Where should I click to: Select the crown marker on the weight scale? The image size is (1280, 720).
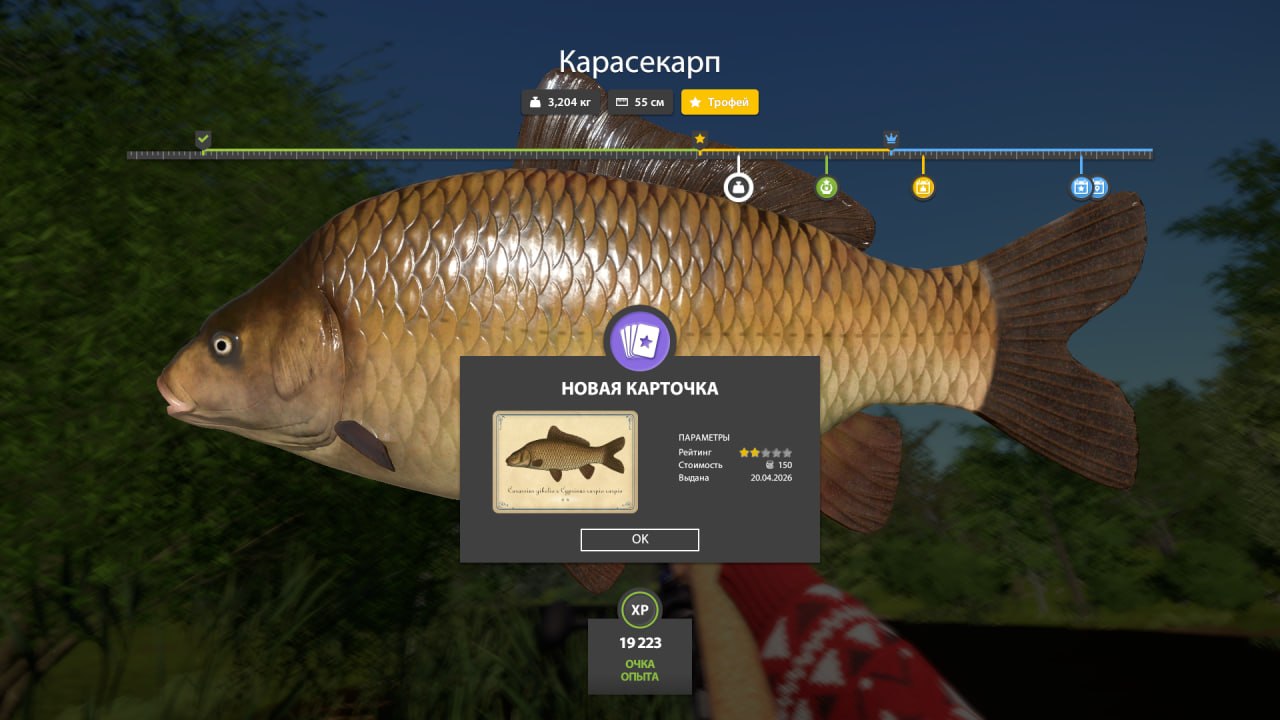point(890,137)
